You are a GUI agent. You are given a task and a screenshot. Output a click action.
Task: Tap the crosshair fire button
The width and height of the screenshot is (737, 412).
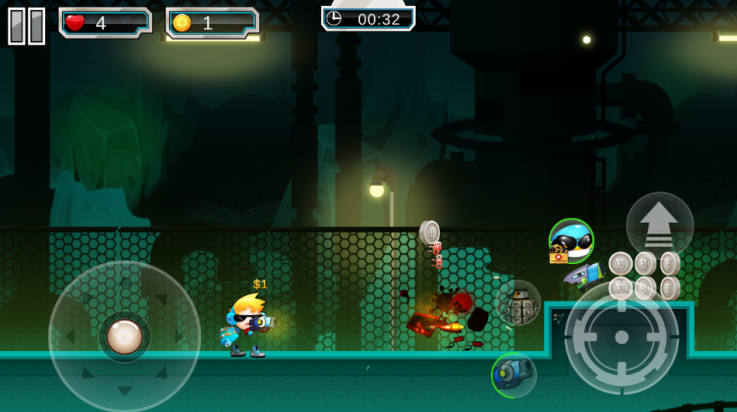[x=621, y=338]
